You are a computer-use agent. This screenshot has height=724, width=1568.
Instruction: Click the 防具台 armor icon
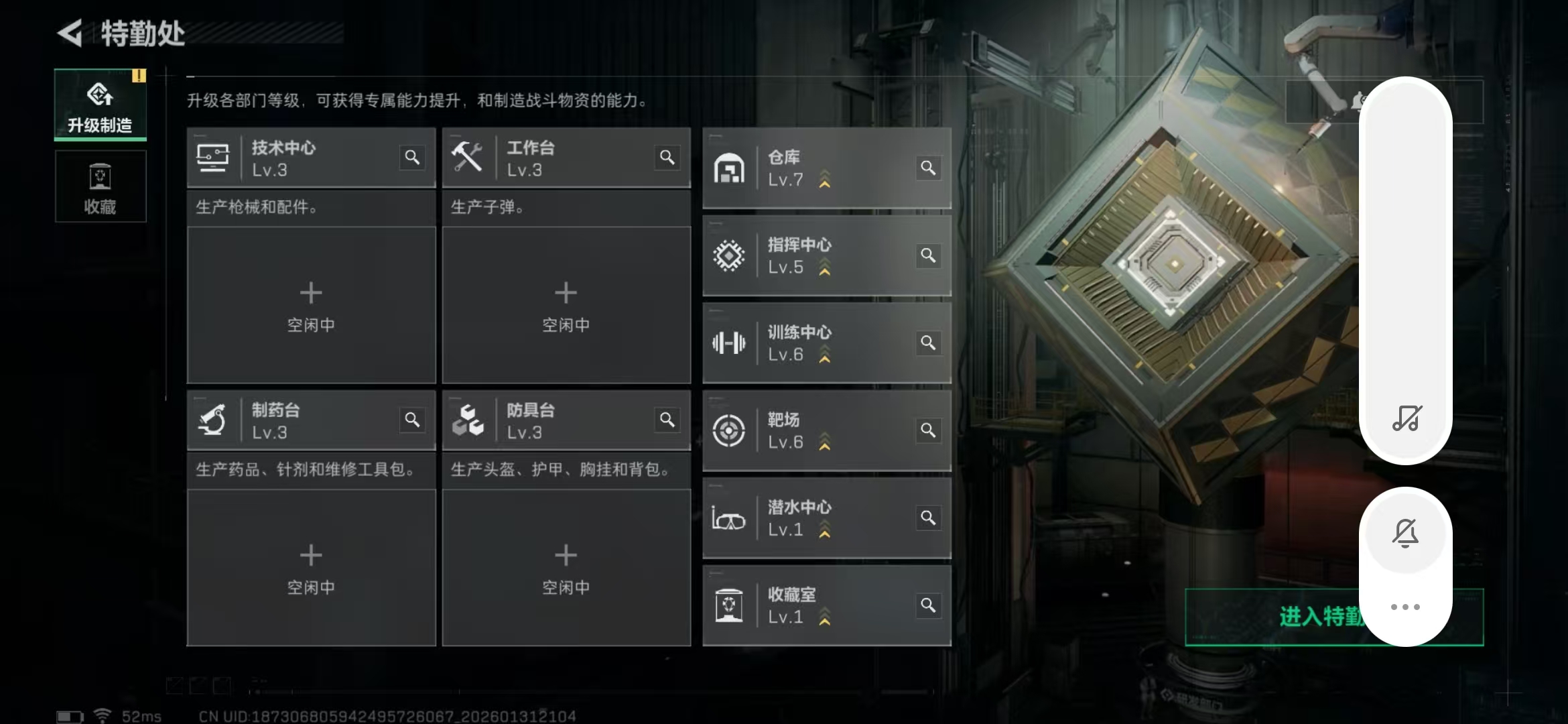click(x=469, y=420)
